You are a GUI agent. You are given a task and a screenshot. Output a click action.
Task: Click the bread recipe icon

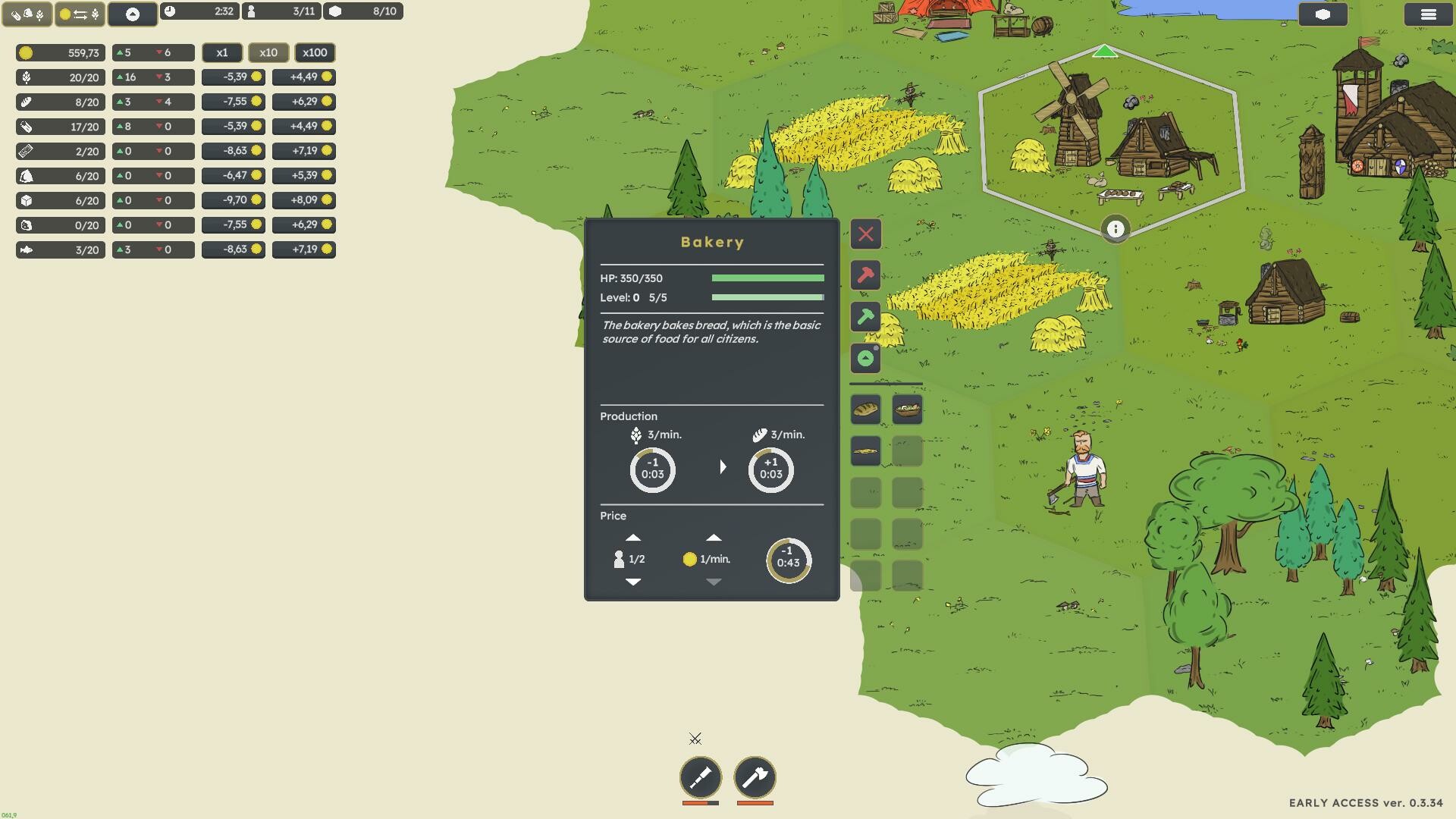[x=865, y=409]
